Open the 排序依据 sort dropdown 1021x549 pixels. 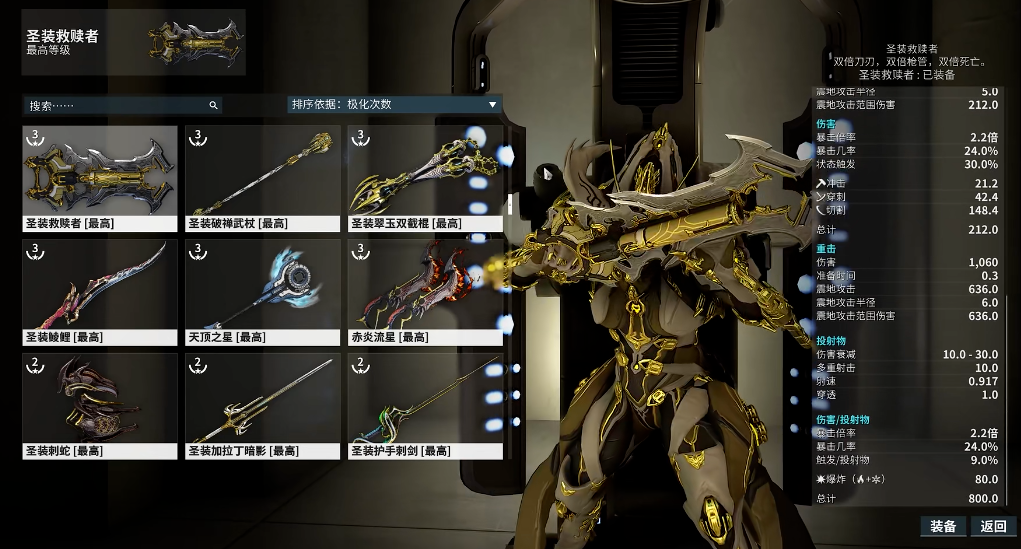coord(394,104)
